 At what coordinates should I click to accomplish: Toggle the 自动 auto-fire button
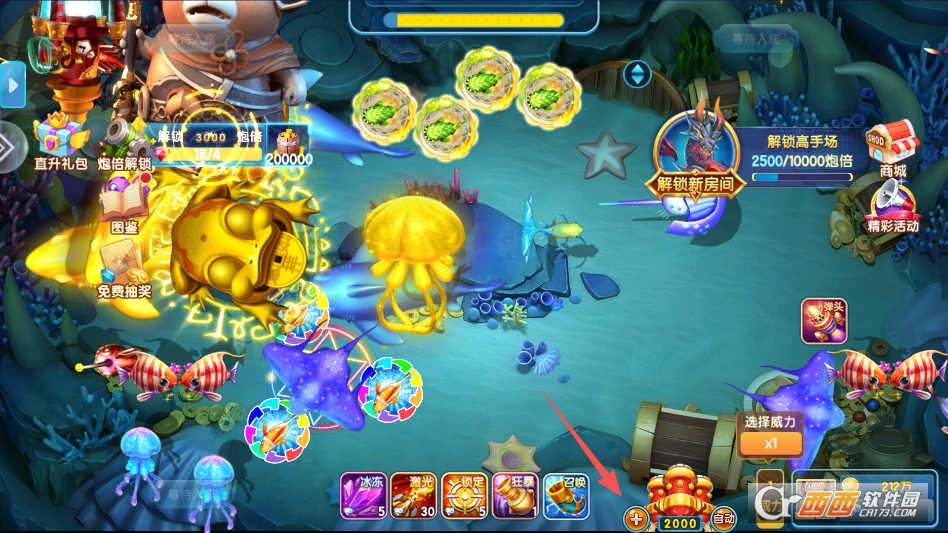(x=723, y=519)
